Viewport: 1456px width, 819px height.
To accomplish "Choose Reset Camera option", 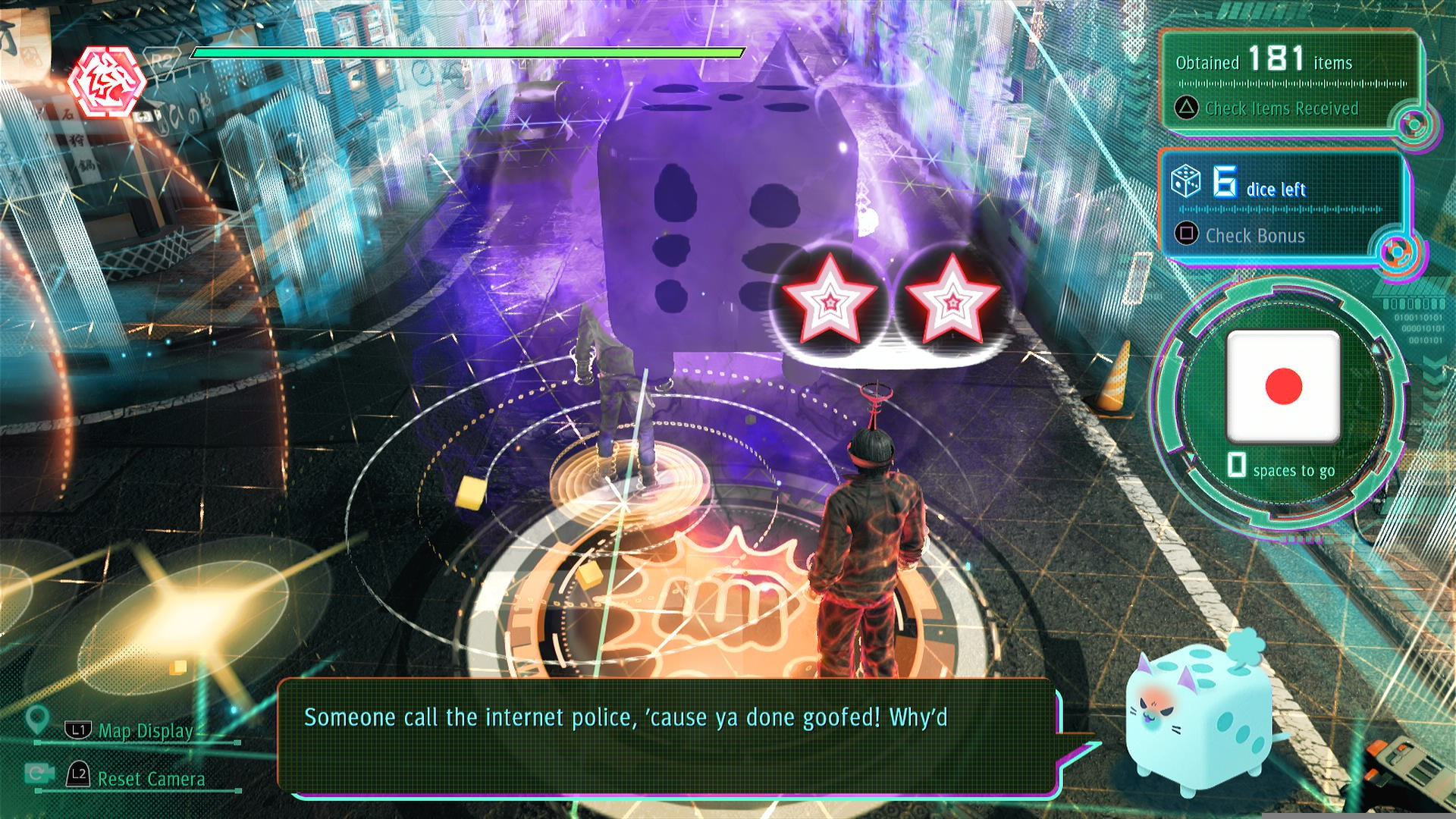I will pyautogui.click(x=150, y=778).
